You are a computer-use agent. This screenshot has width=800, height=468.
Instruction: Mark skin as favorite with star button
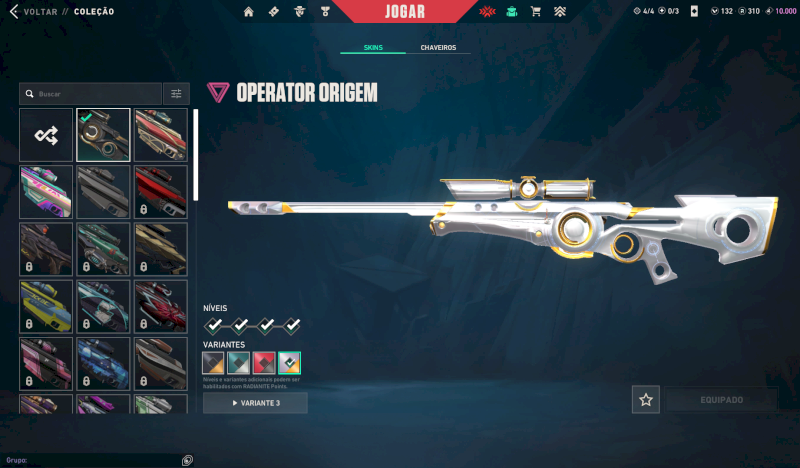pos(645,400)
